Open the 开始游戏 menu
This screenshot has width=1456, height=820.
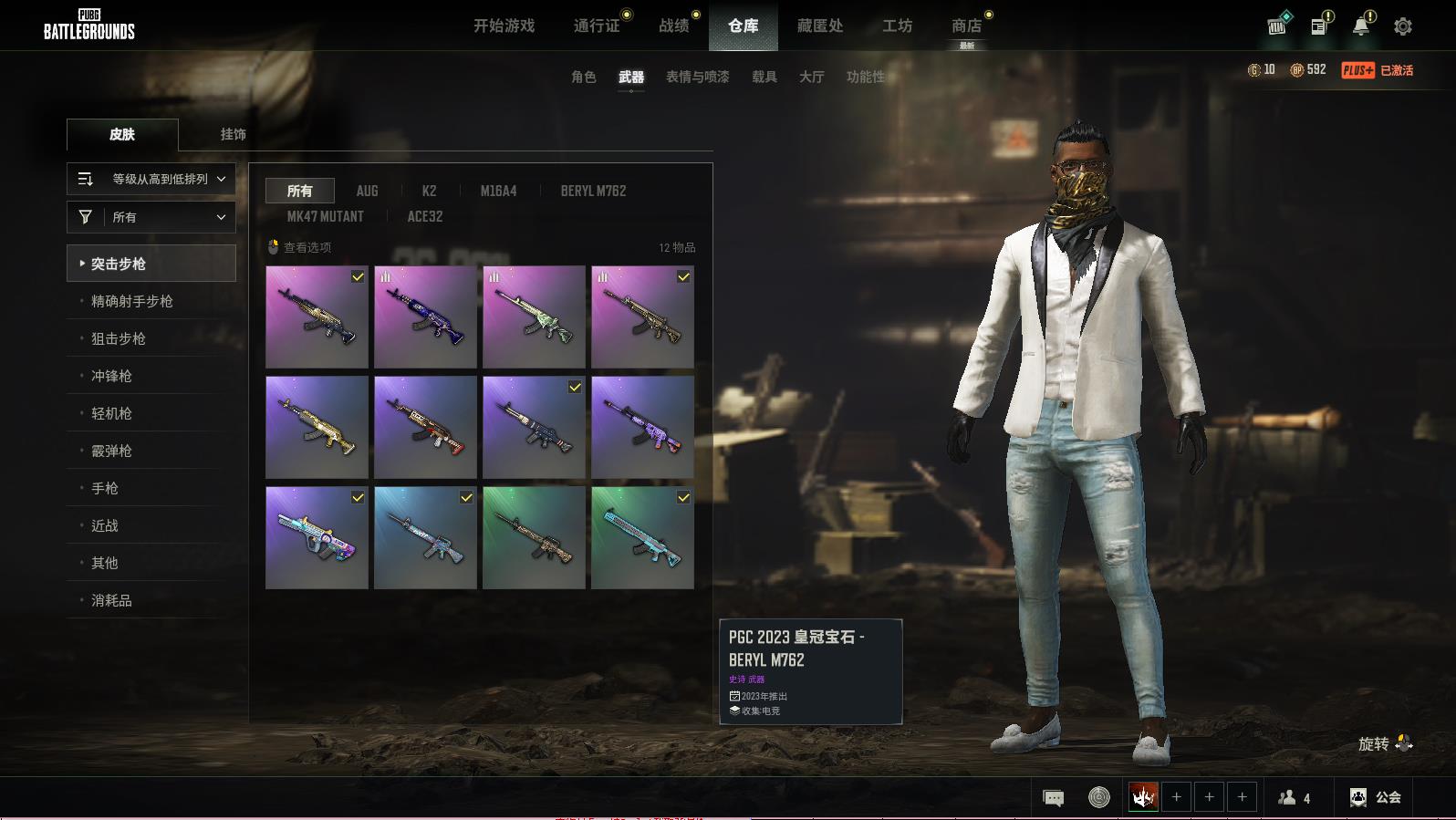[x=504, y=26]
